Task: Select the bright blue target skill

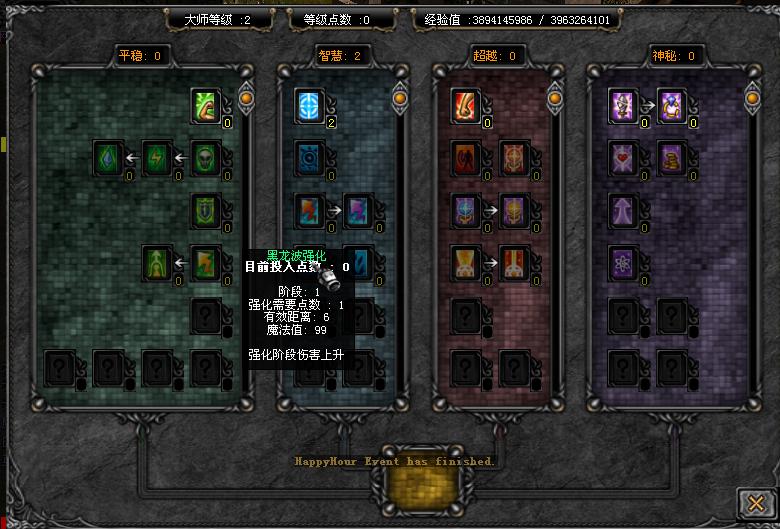Action: 309,105
